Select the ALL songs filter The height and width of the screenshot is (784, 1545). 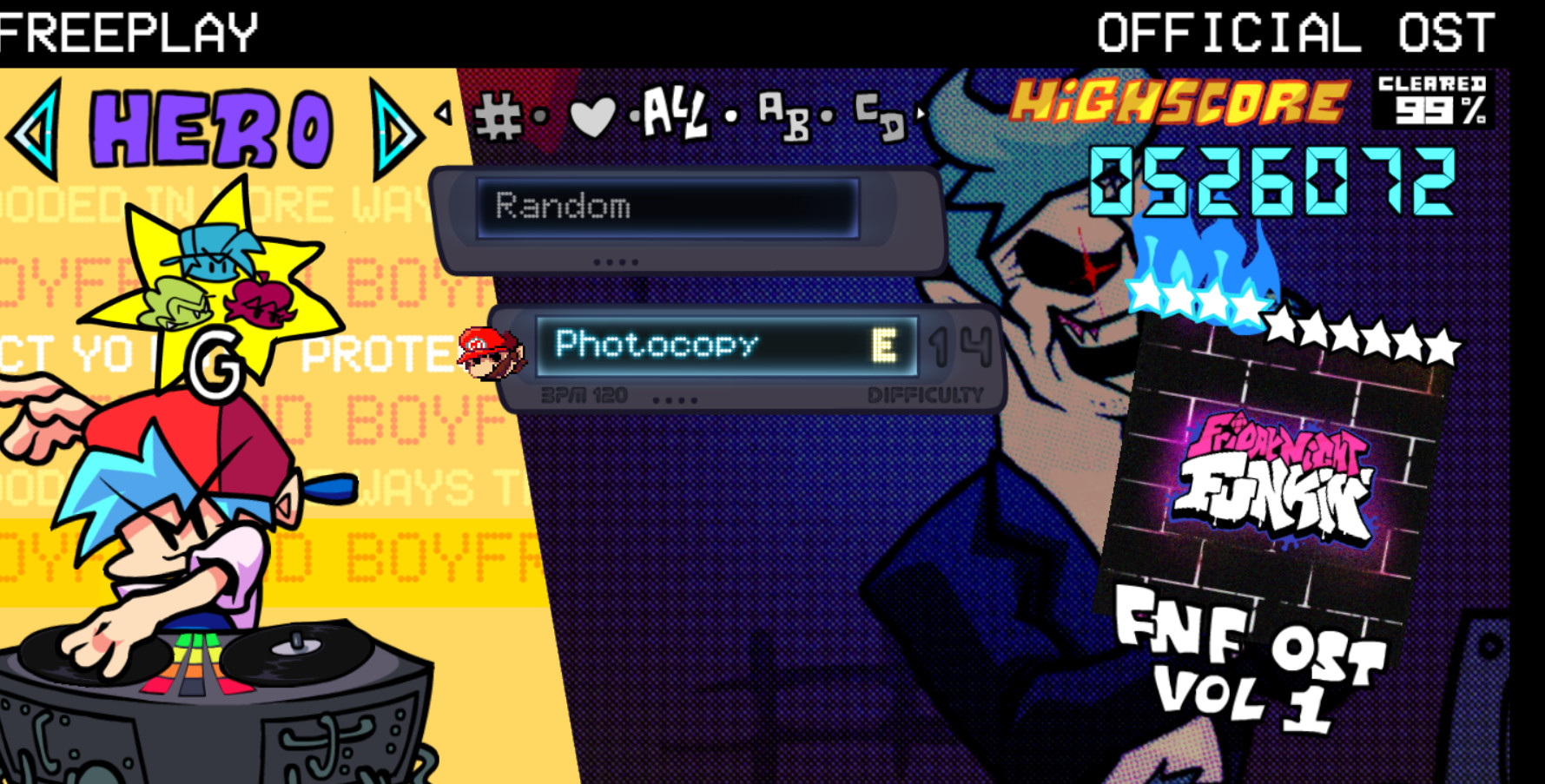pyautogui.click(x=673, y=111)
